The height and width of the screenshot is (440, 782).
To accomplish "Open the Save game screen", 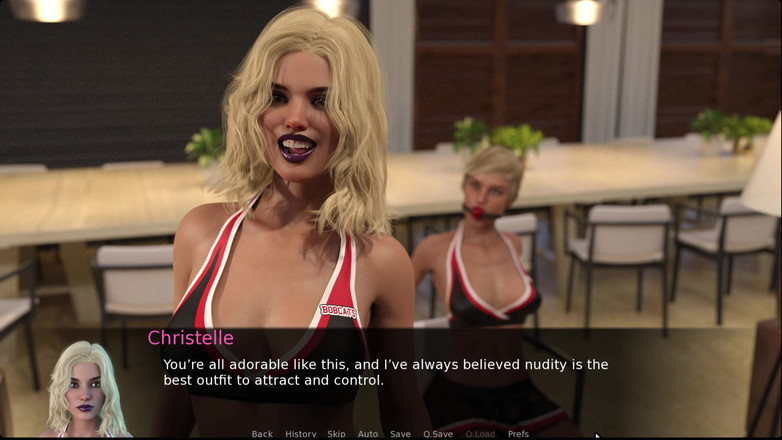I will point(400,434).
